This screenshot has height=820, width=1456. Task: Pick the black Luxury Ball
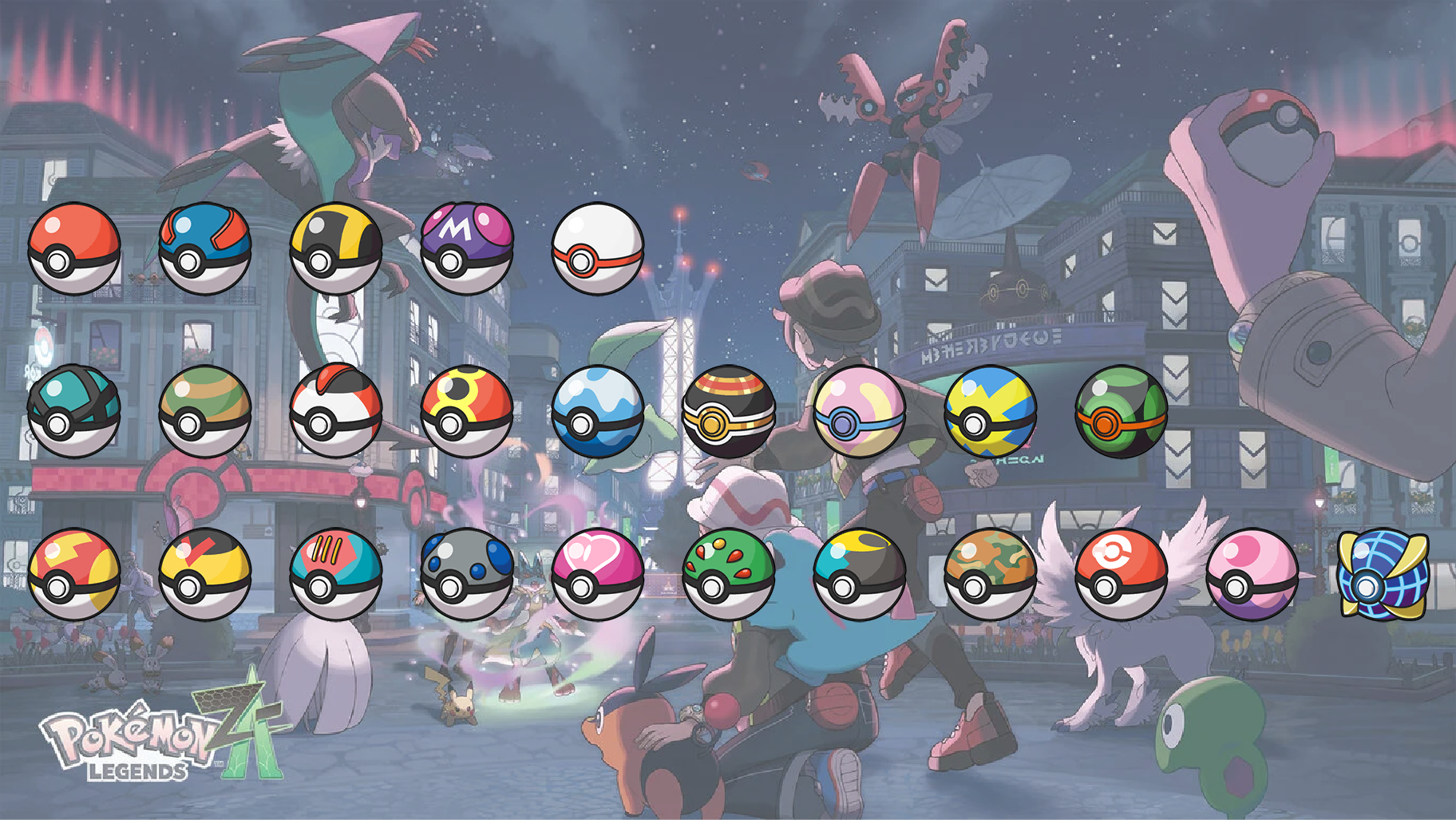[729, 411]
